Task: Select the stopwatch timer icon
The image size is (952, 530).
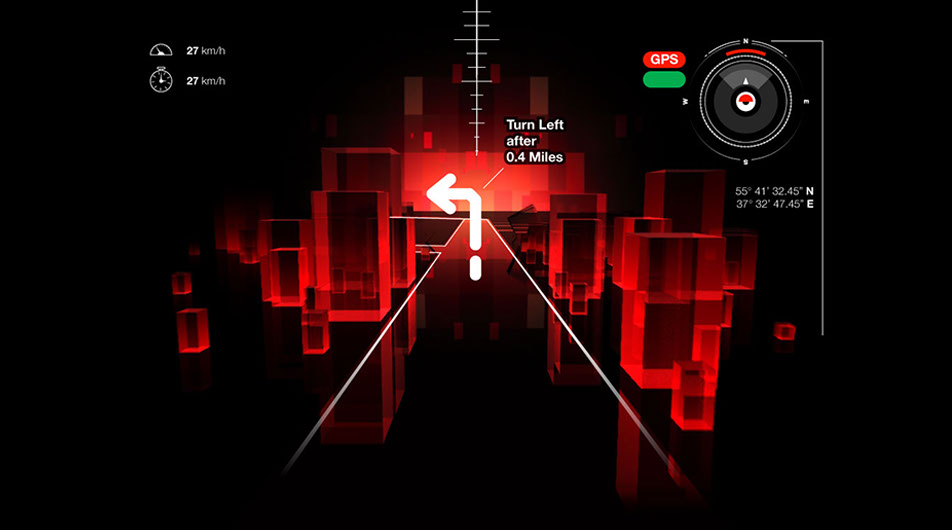Action: (x=160, y=80)
